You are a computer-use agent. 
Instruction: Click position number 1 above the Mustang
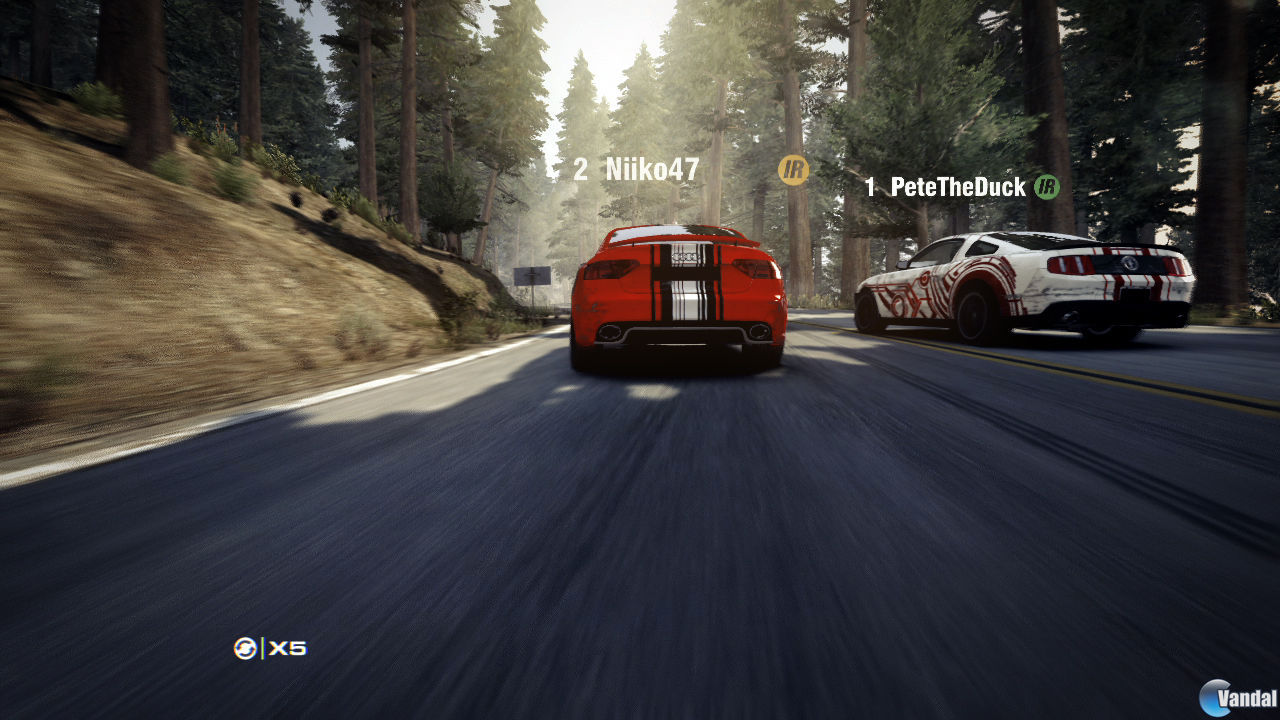870,187
